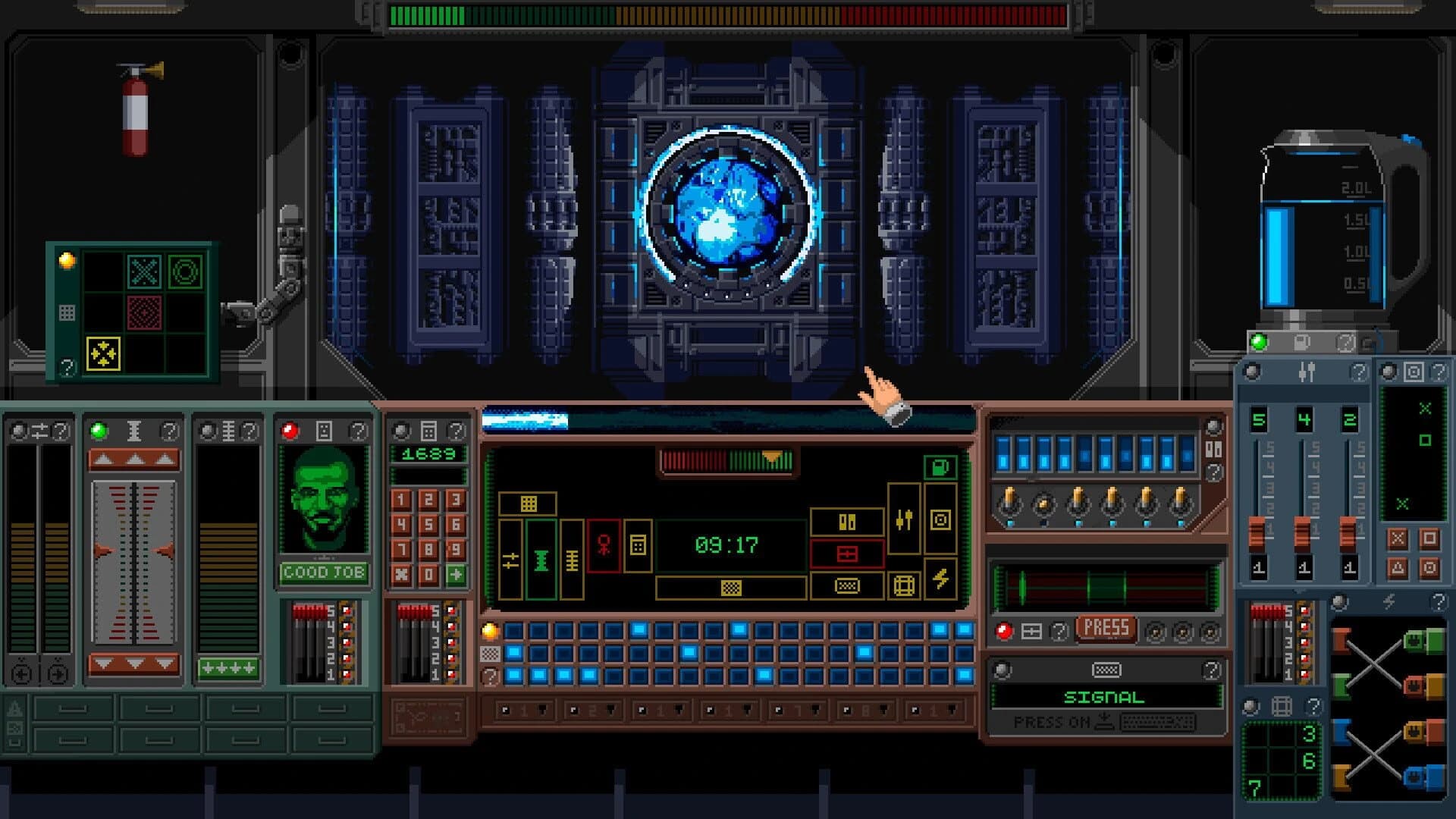The image size is (1456, 819).
Task: Click the red hatched diamond icon in the top-left panel
Action: pyautogui.click(x=145, y=312)
